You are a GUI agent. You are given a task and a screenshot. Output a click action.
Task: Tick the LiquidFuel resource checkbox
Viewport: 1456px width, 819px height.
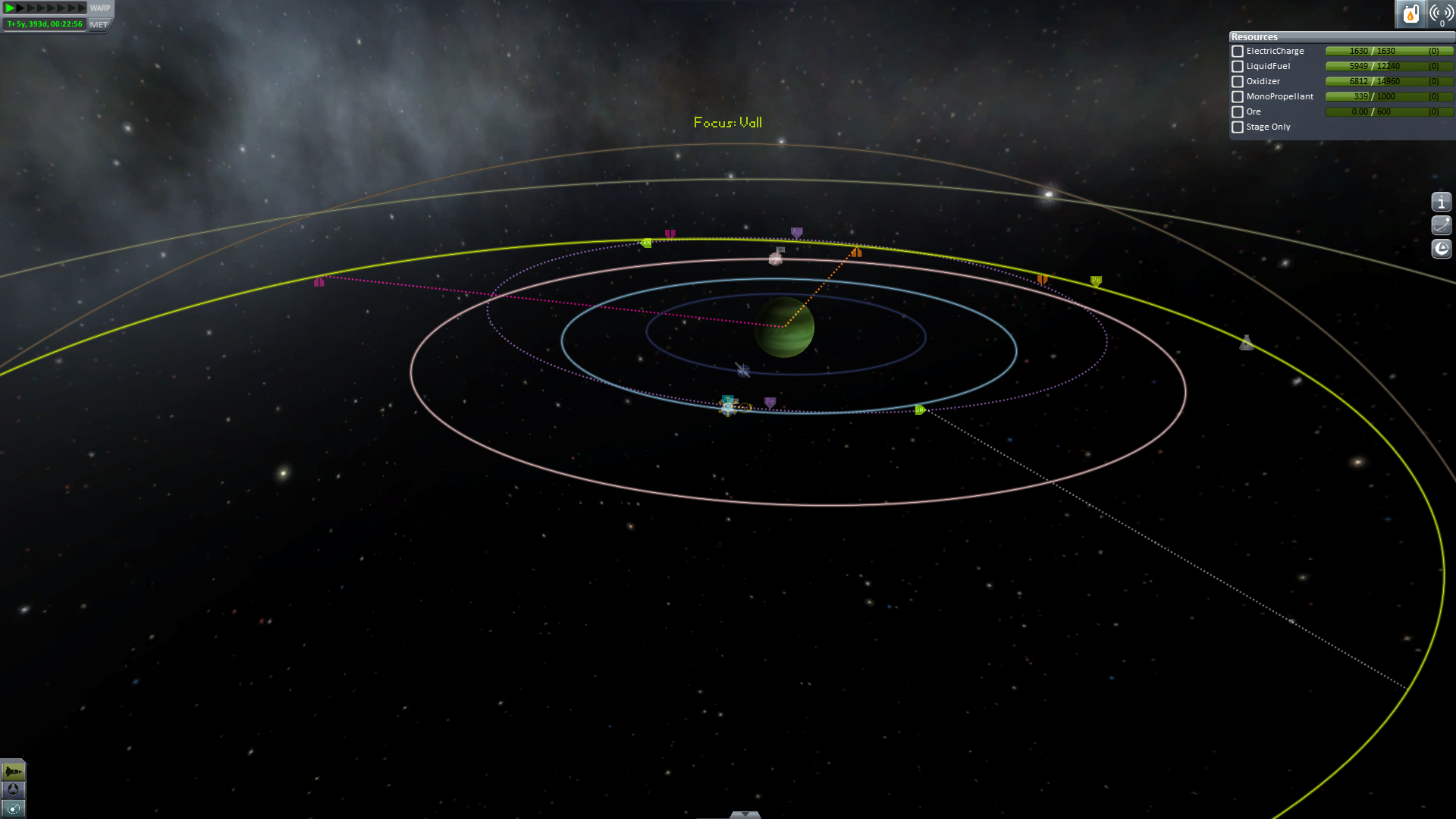tap(1238, 67)
